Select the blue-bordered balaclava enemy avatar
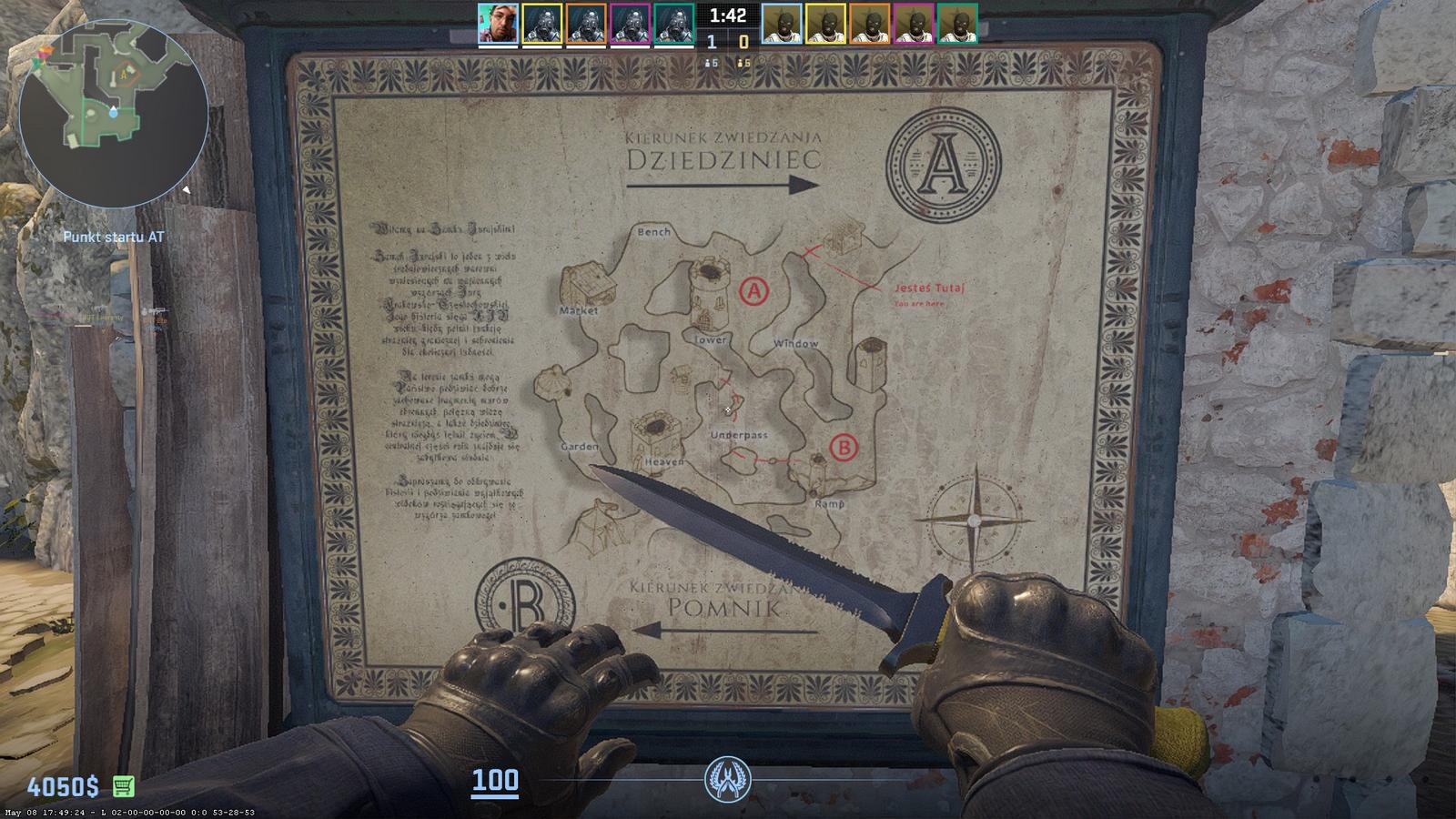 pos(782,25)
